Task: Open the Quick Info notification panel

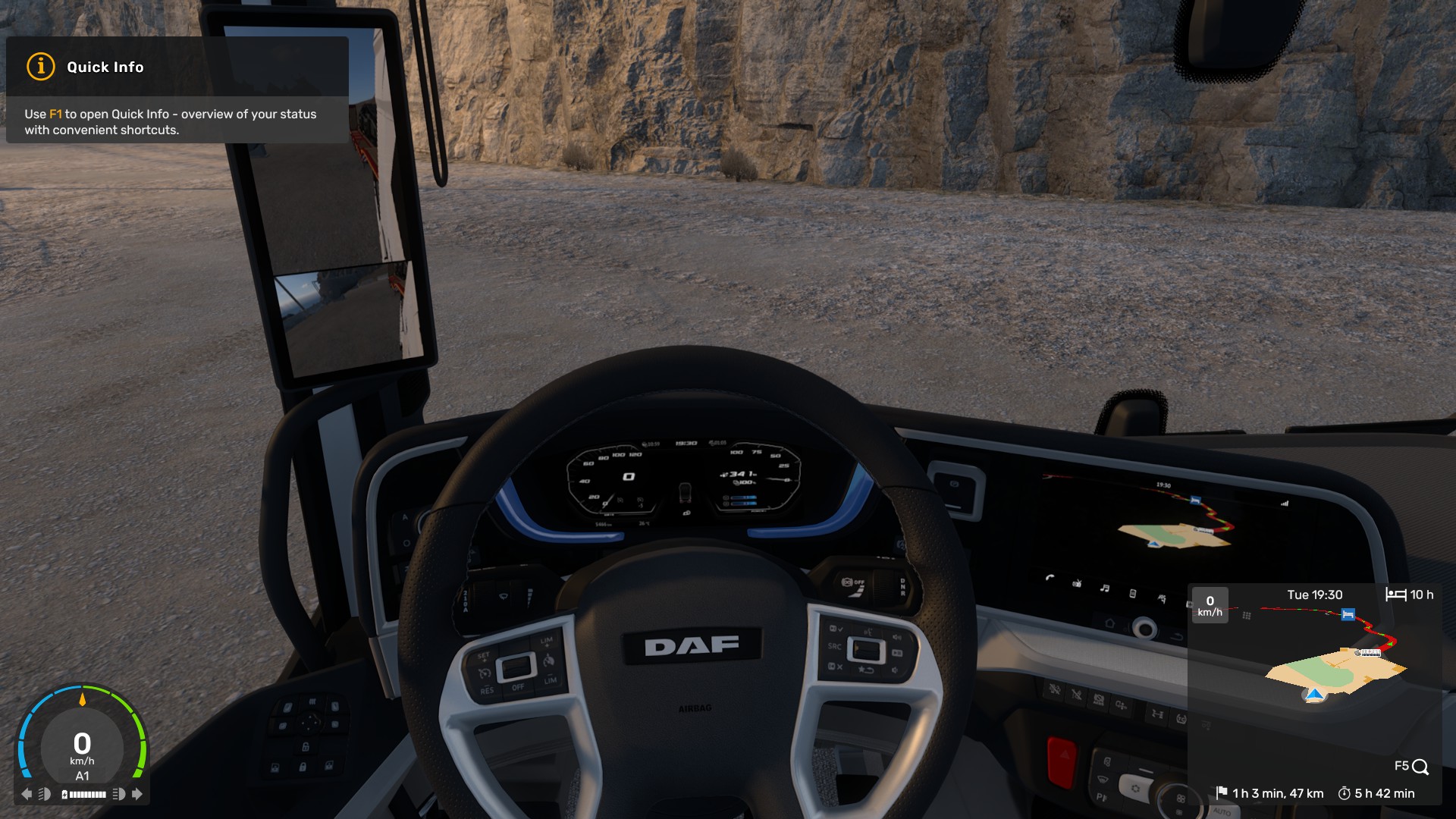Action: [x=177, y=90]
